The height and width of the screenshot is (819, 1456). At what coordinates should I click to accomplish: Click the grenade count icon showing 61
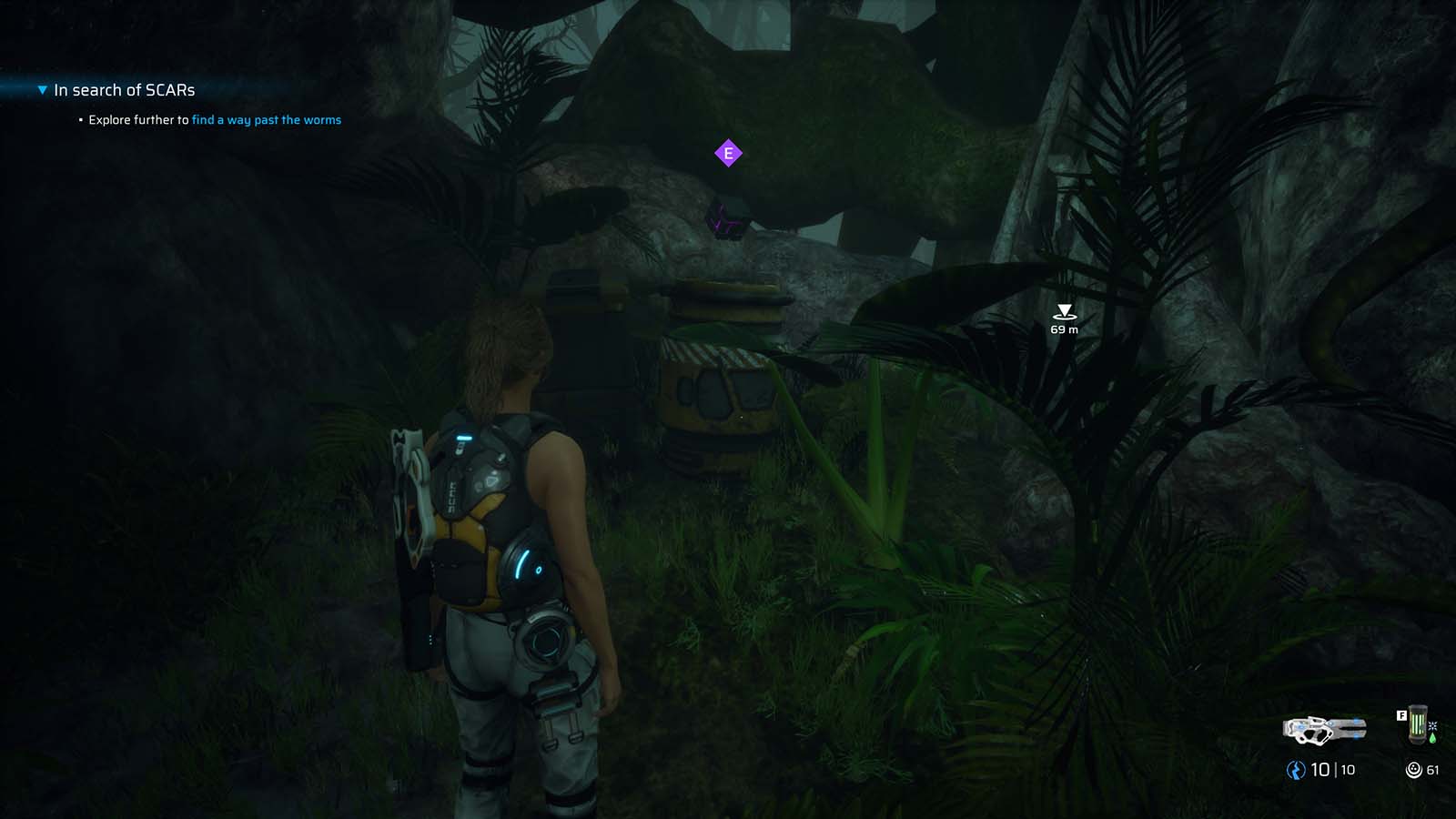coord(1414,770)
